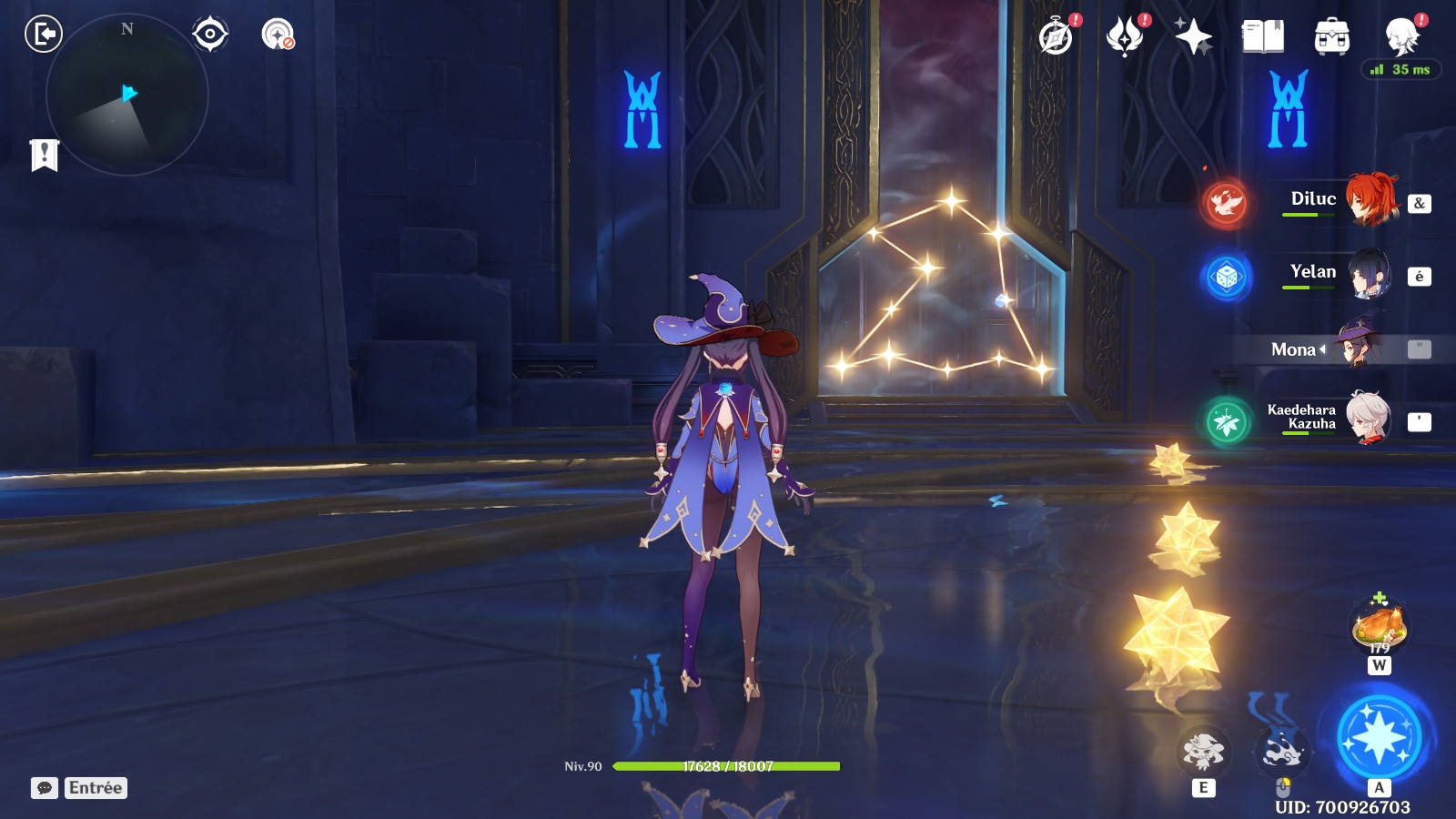1456x819 pixels.
Task: Click the disabled co-op icon beside minimap
Action: pos(278,35)
